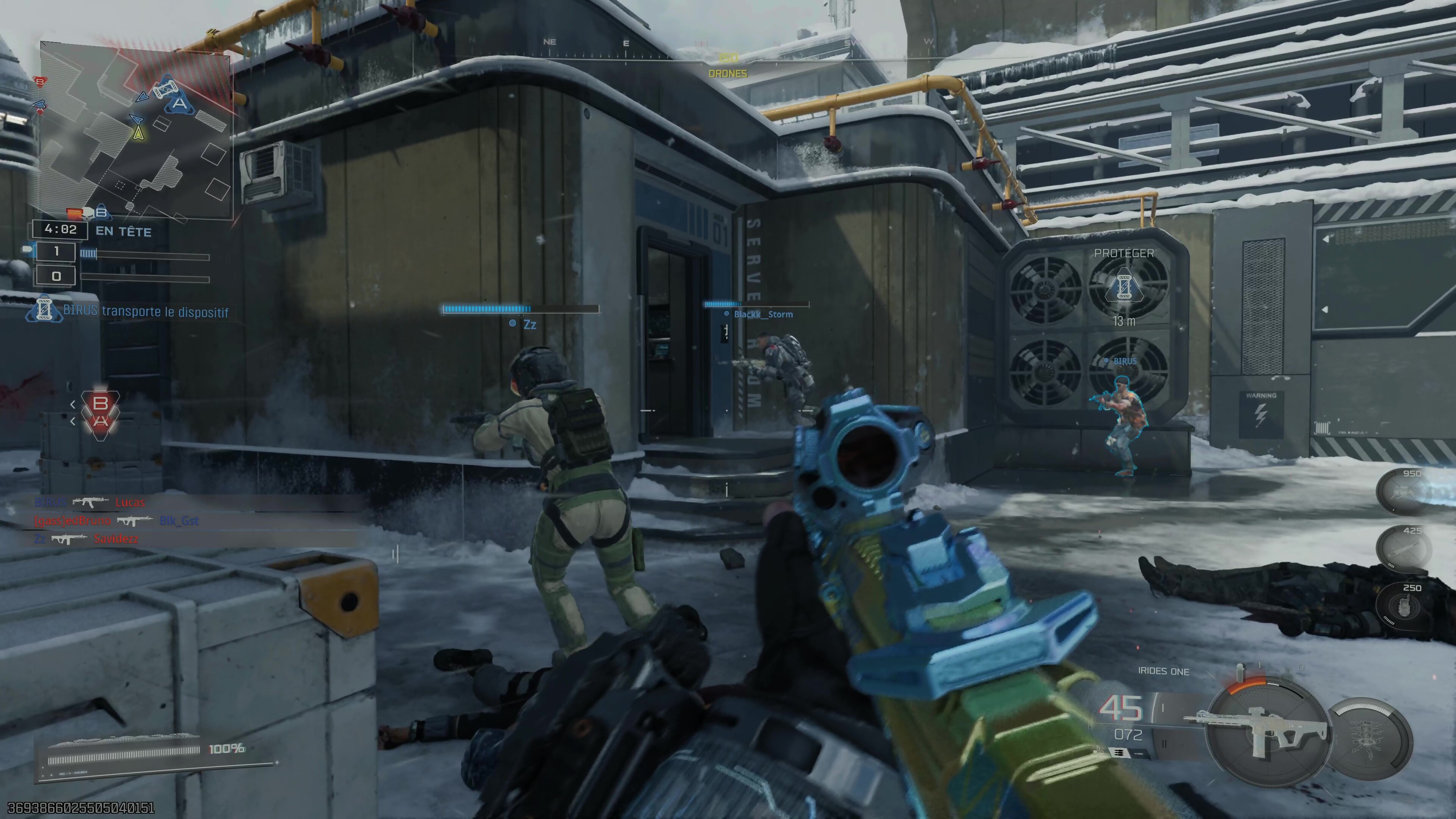Viewport: 1456px width, 819px height.
Task: Select the yellow player arrow on minimap
Action: coord(138,133)
